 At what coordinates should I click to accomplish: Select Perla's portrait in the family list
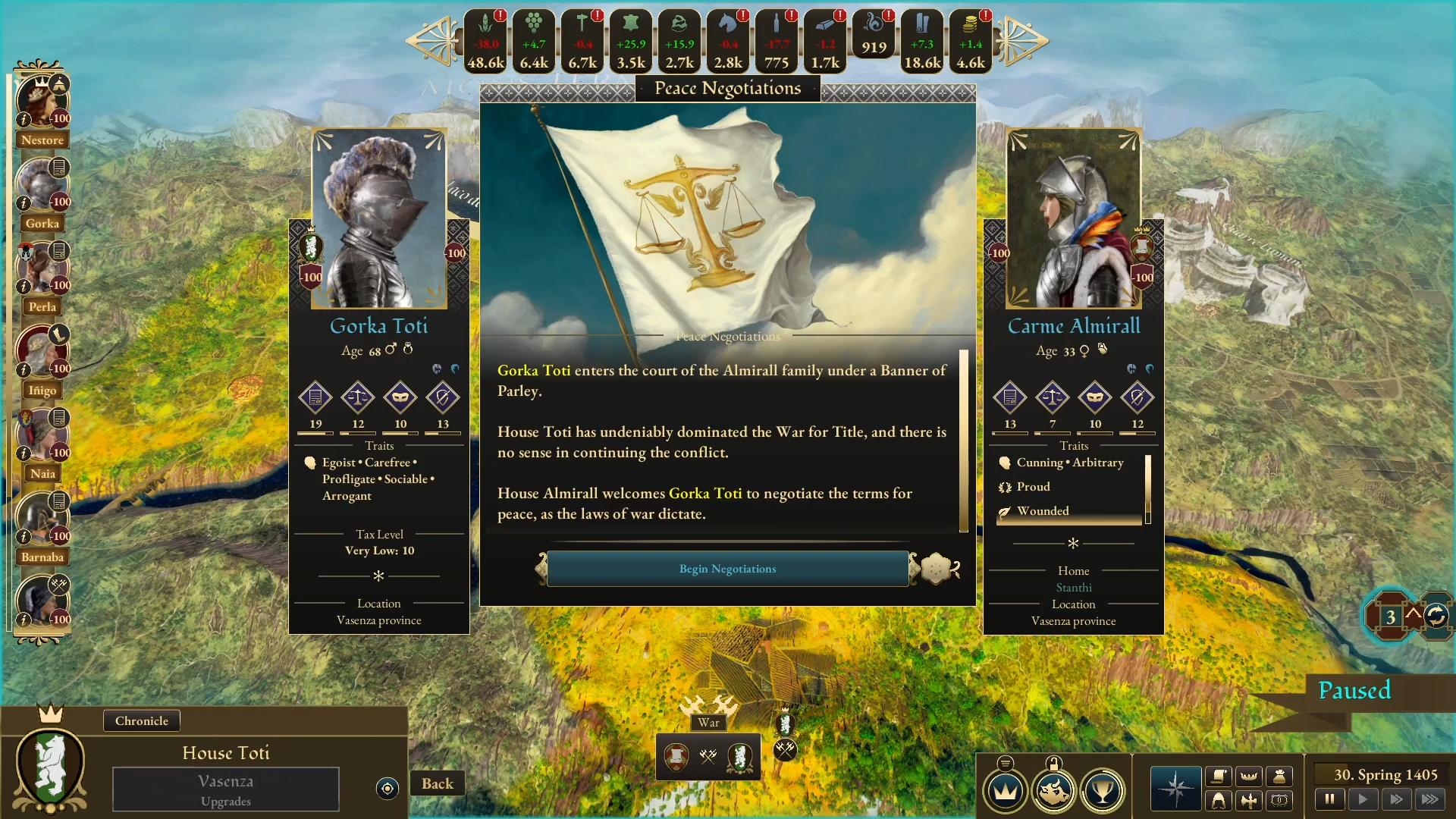point(41,270)
